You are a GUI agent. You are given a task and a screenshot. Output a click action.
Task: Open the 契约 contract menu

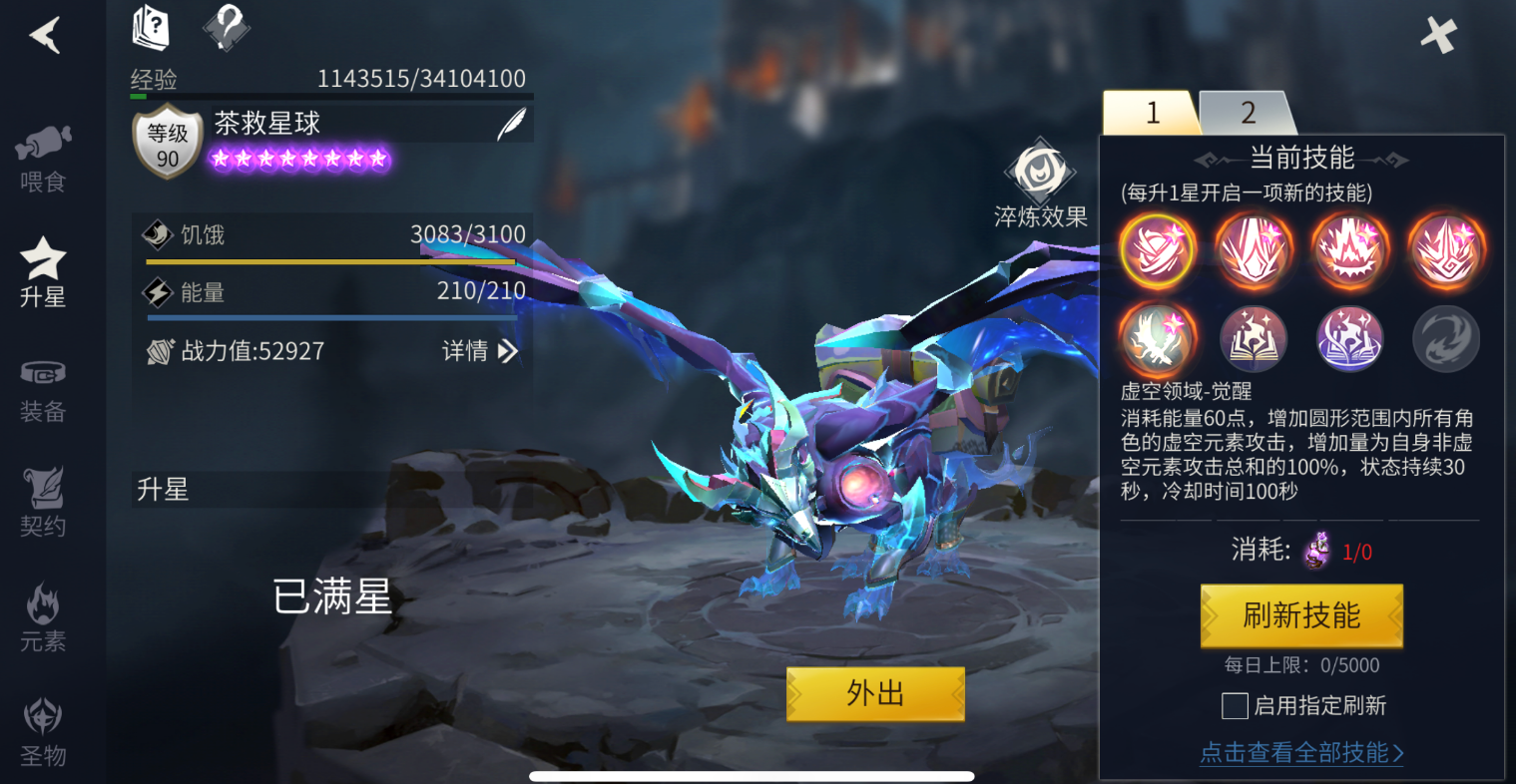[43, 503]
